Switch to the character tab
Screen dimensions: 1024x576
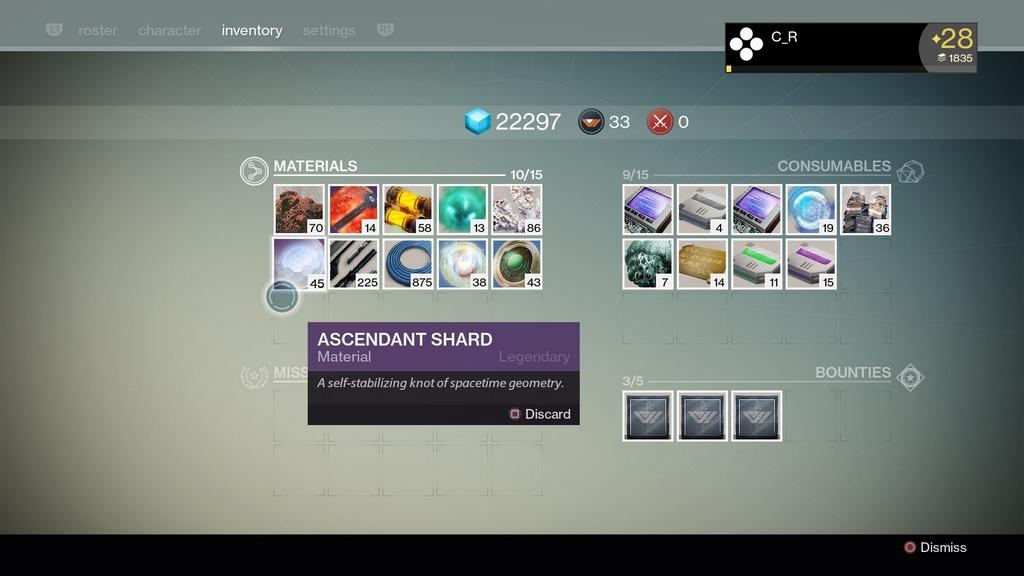169,30
